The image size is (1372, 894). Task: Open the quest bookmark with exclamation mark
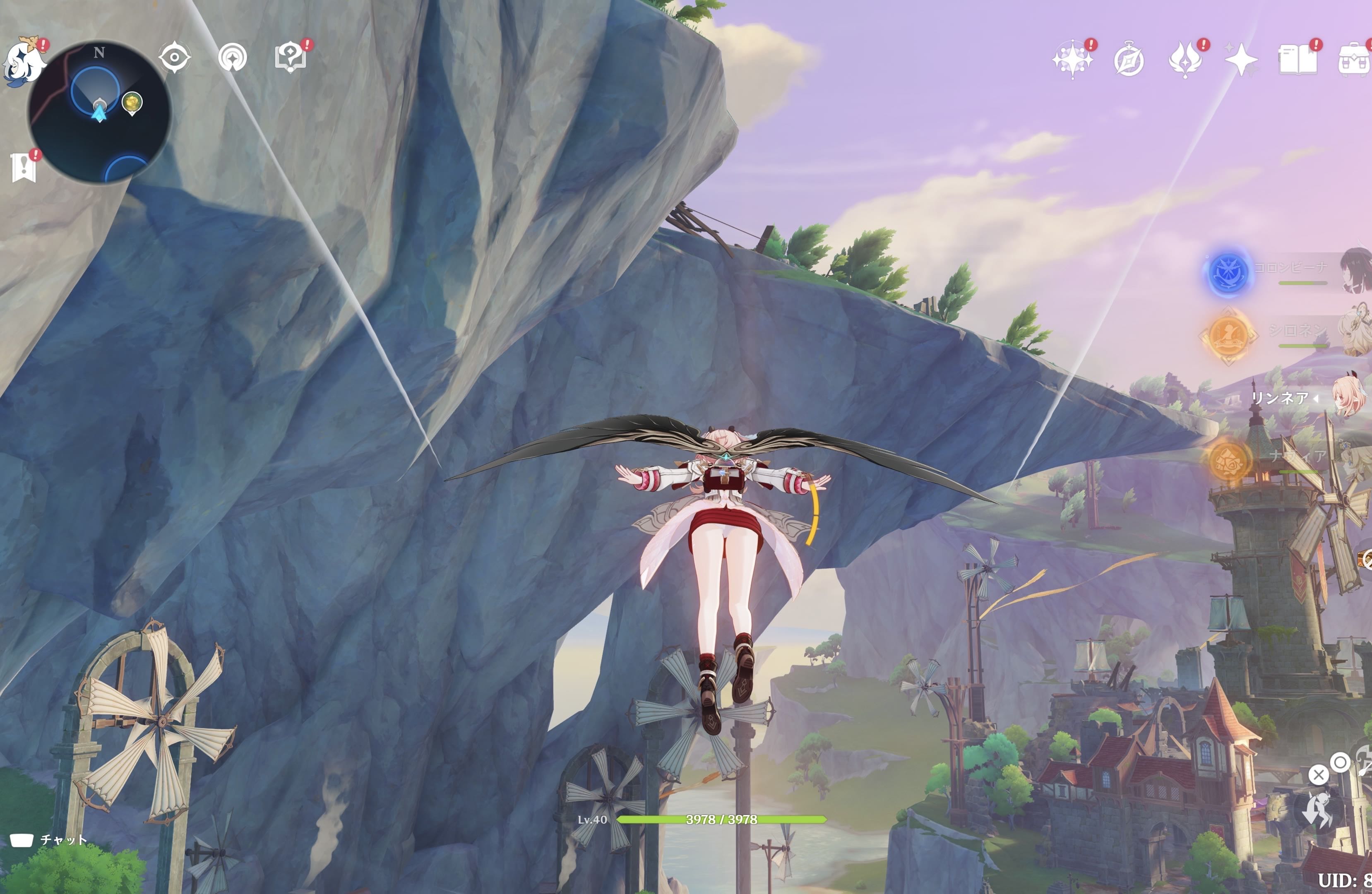tap(24, 167)
